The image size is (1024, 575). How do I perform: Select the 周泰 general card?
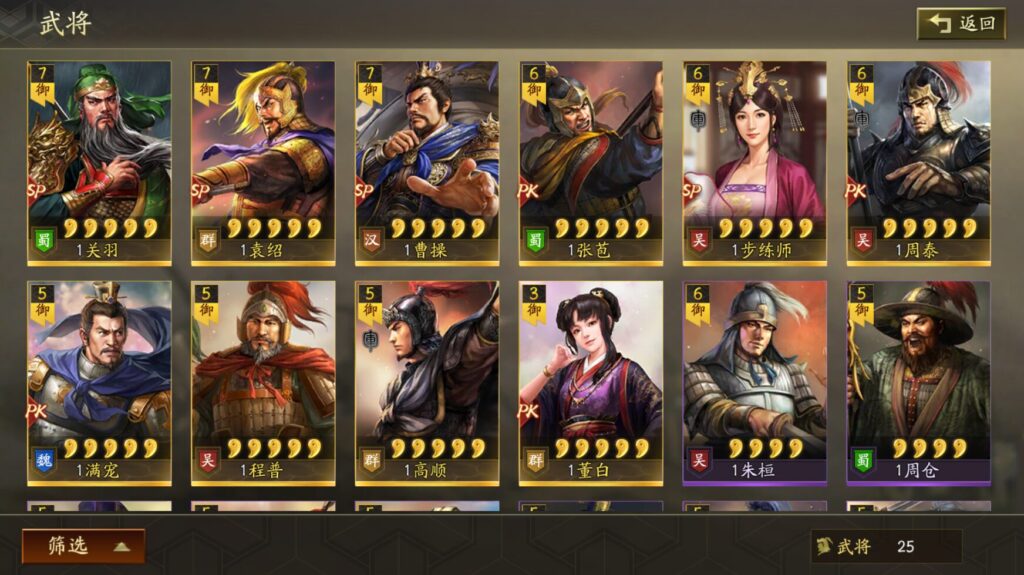[x=919, y=160]
